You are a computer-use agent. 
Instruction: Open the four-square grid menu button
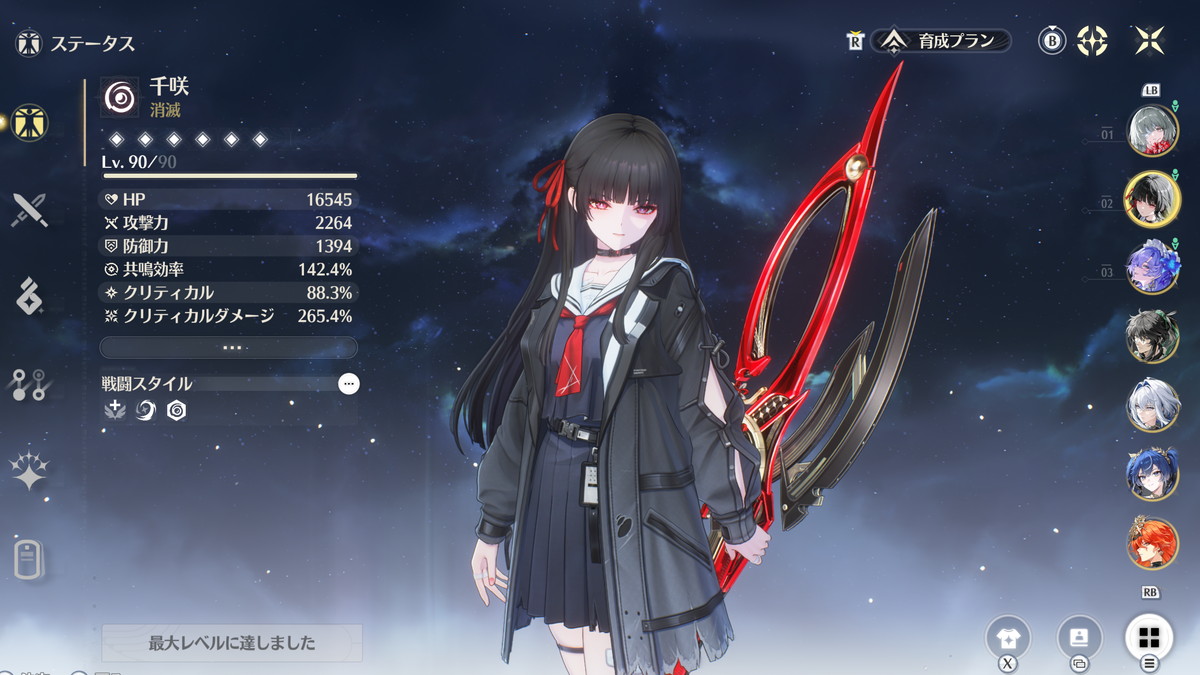click(1149, 637)
